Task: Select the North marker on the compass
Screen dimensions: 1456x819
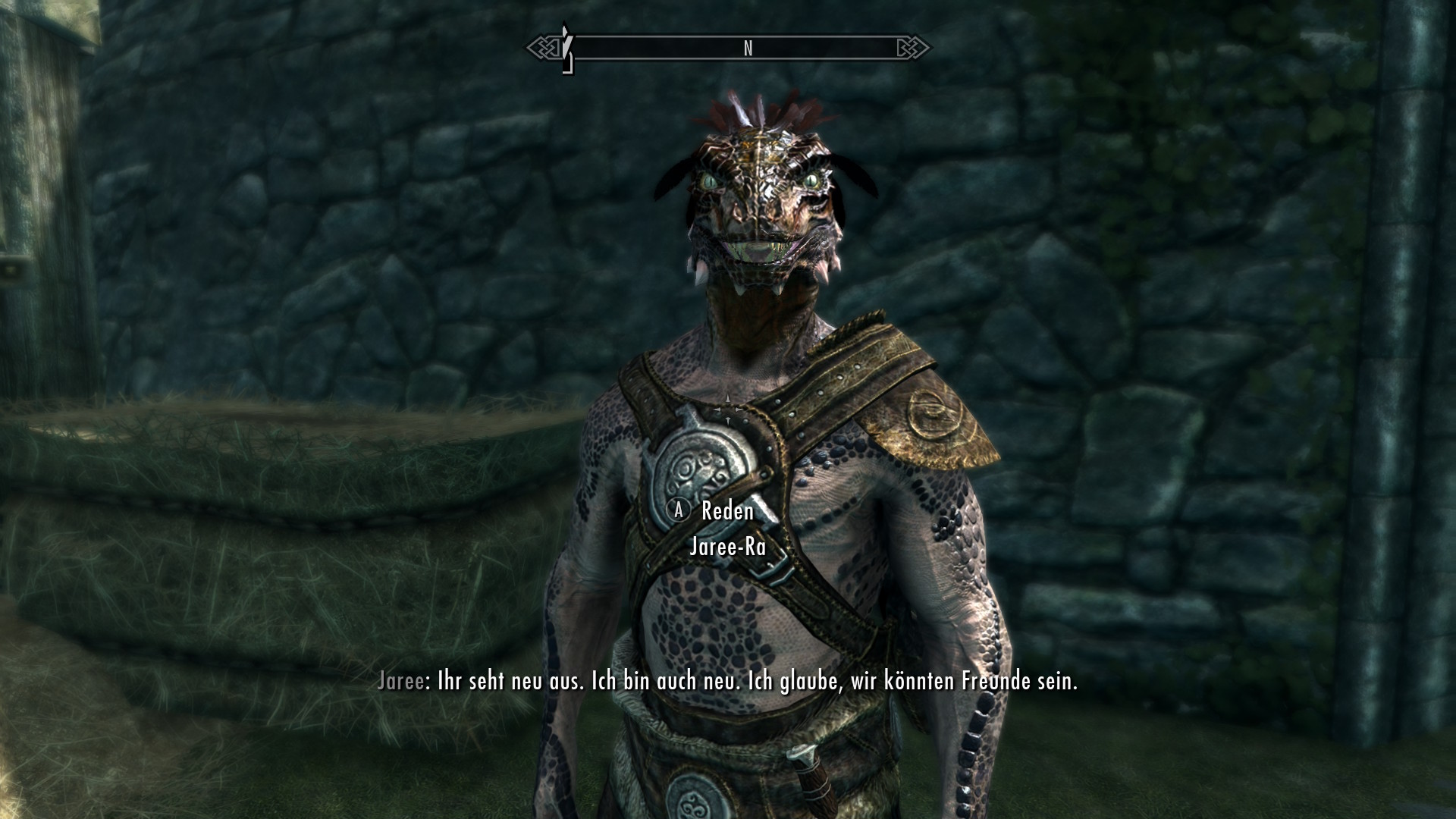Action: tap(748, 49)
